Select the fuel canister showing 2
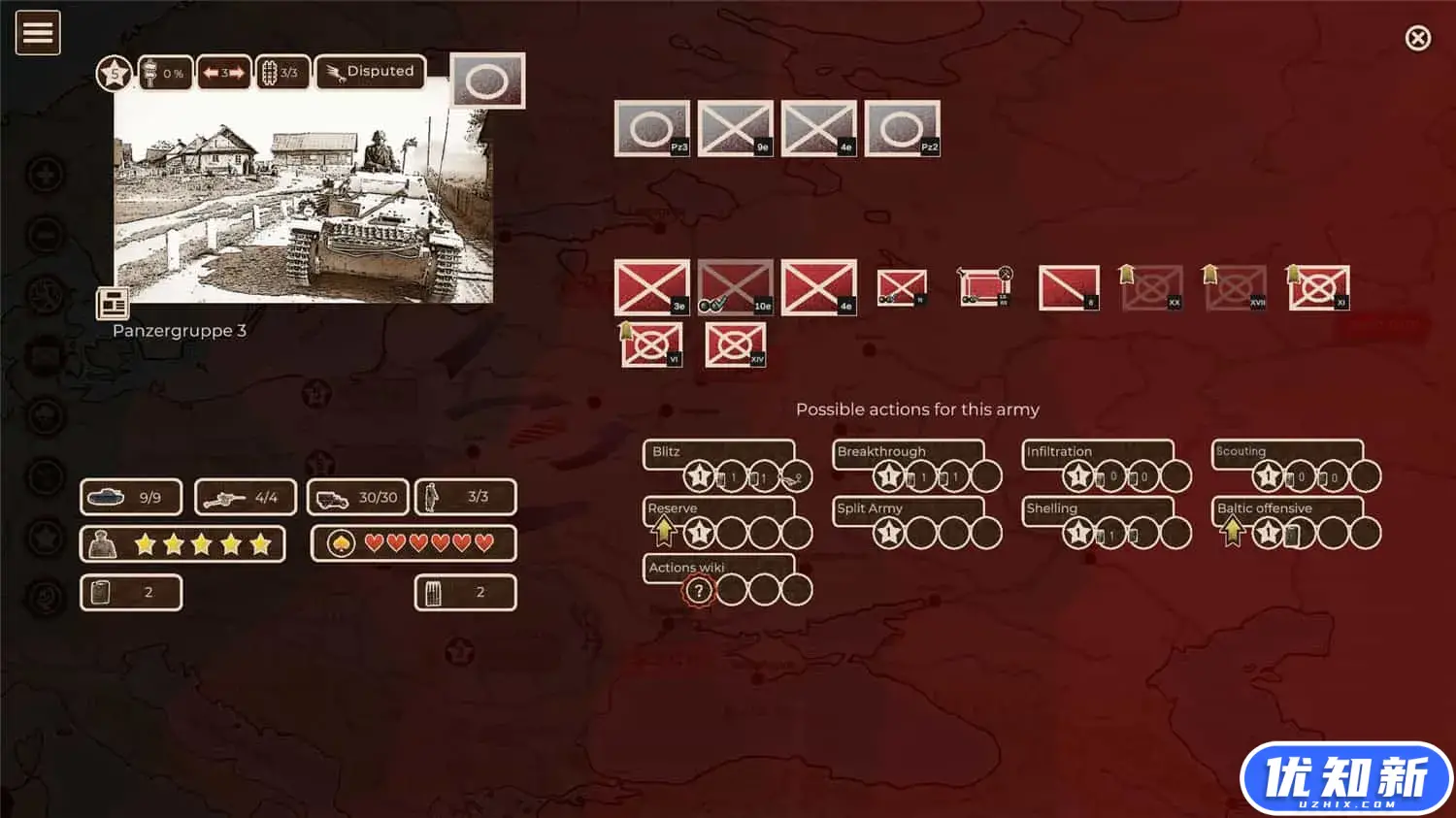 point(131,592)
